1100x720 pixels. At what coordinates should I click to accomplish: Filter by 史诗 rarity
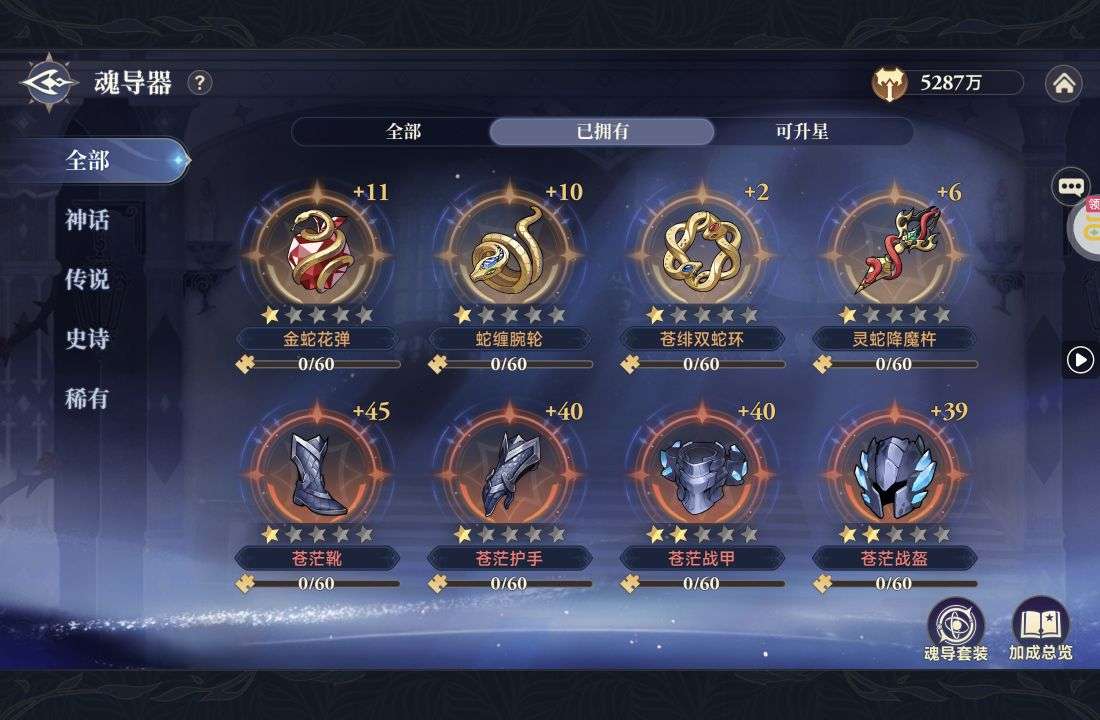point(88,340)
